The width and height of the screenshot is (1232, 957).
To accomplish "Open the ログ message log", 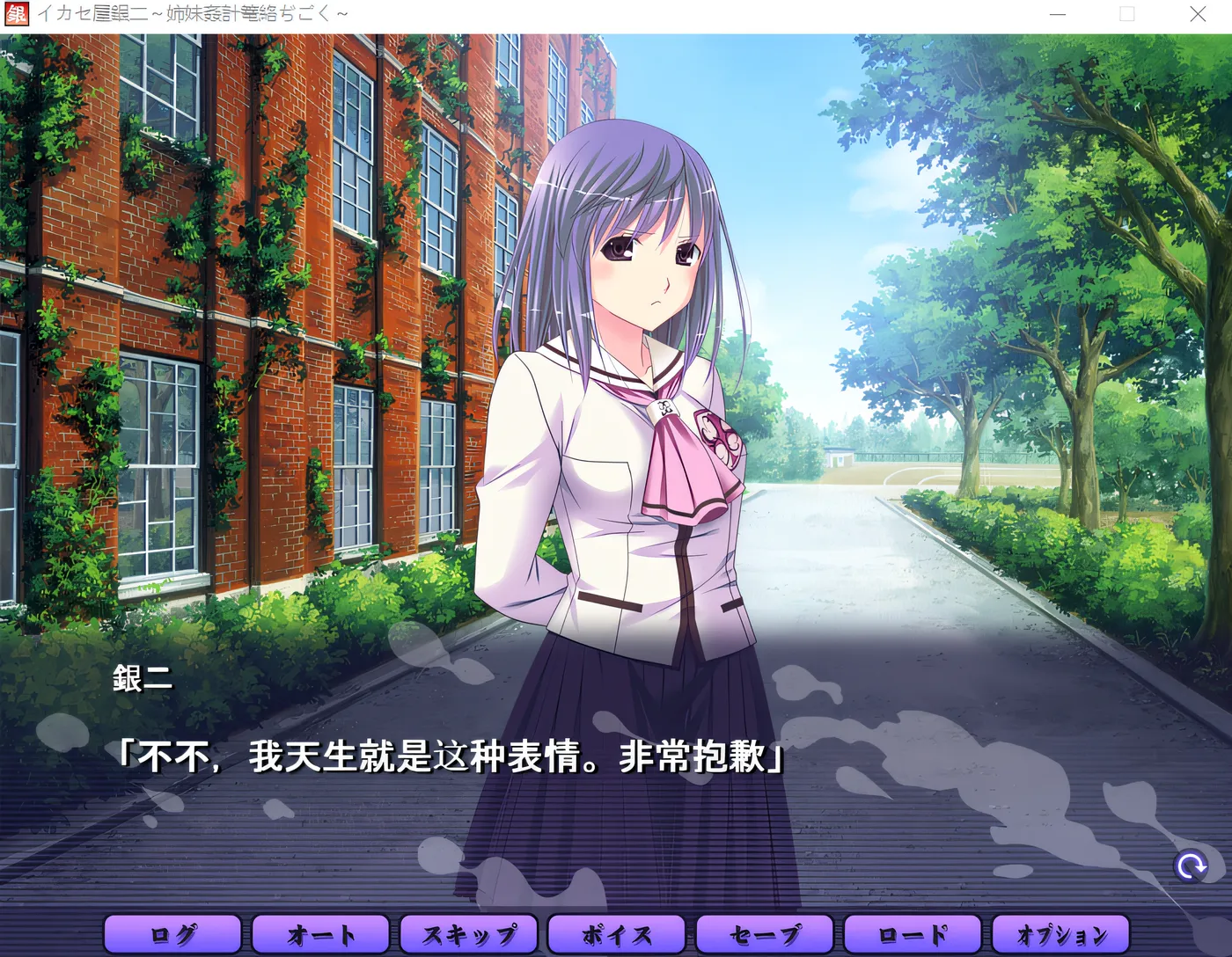I will (172, 934).
